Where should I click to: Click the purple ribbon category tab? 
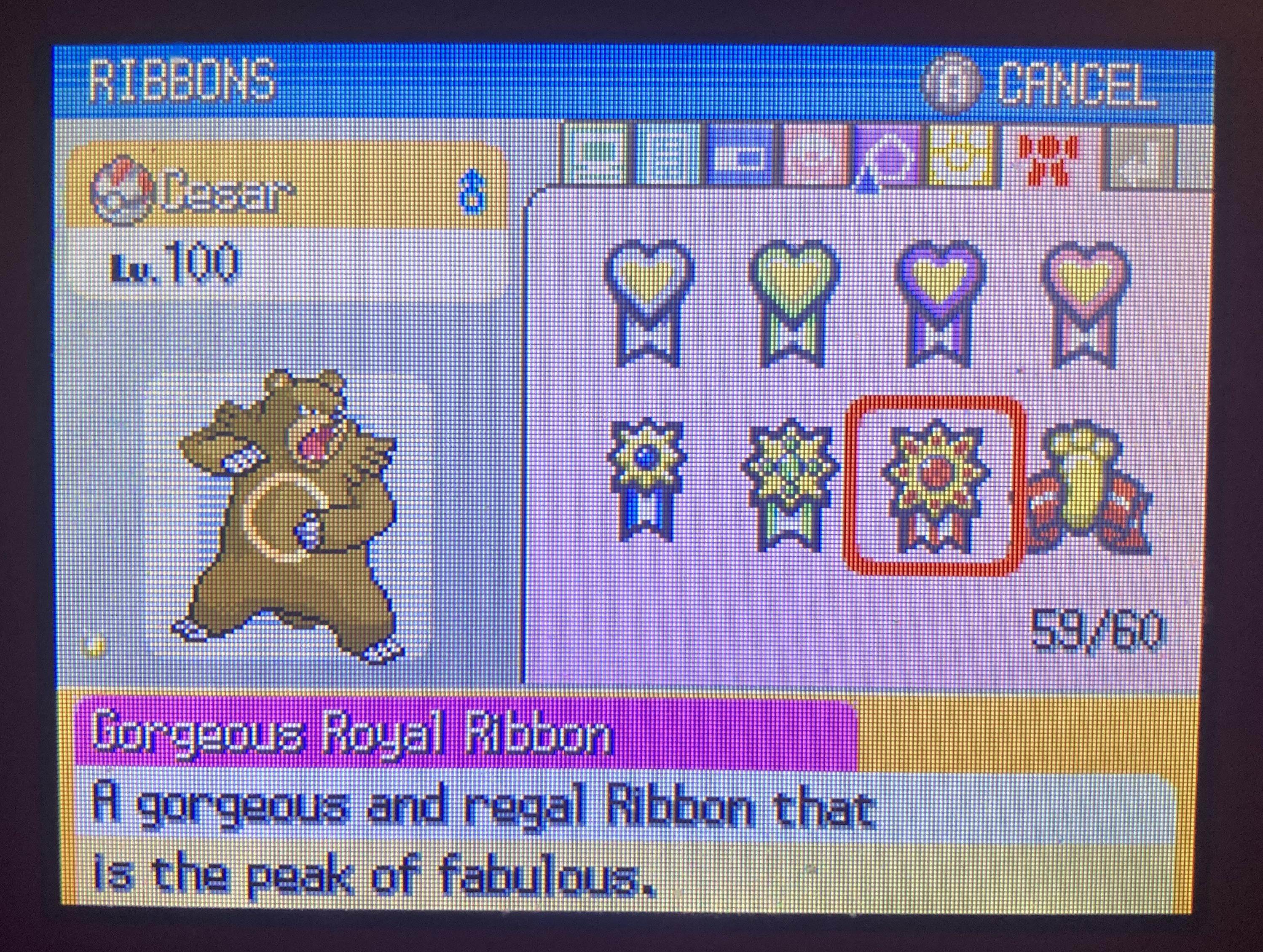point(887,154)
